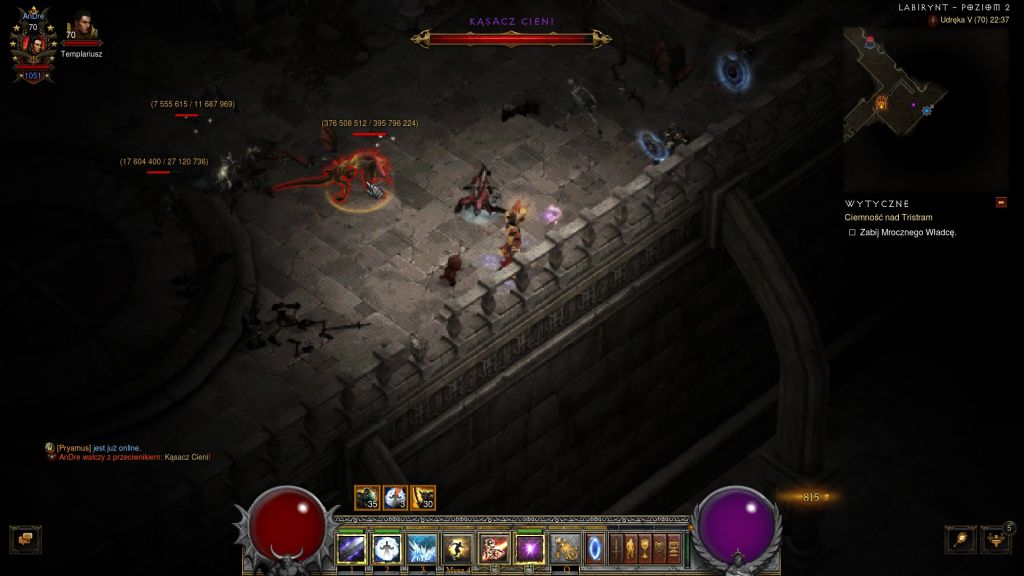Open the chat button

[24, 539]
